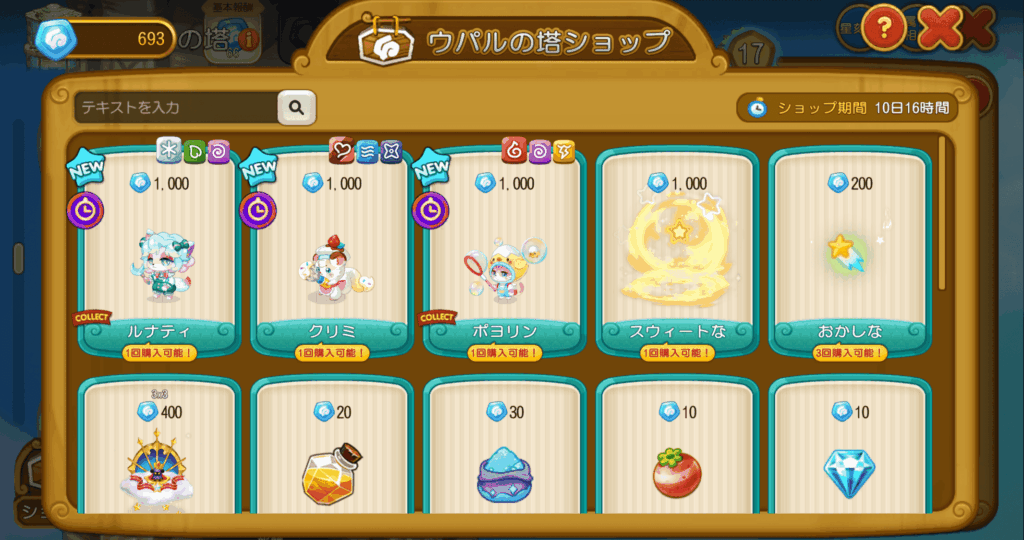Screen dimensions: 1024x540
Task: Click the search text input field
Action: [175, 107]
